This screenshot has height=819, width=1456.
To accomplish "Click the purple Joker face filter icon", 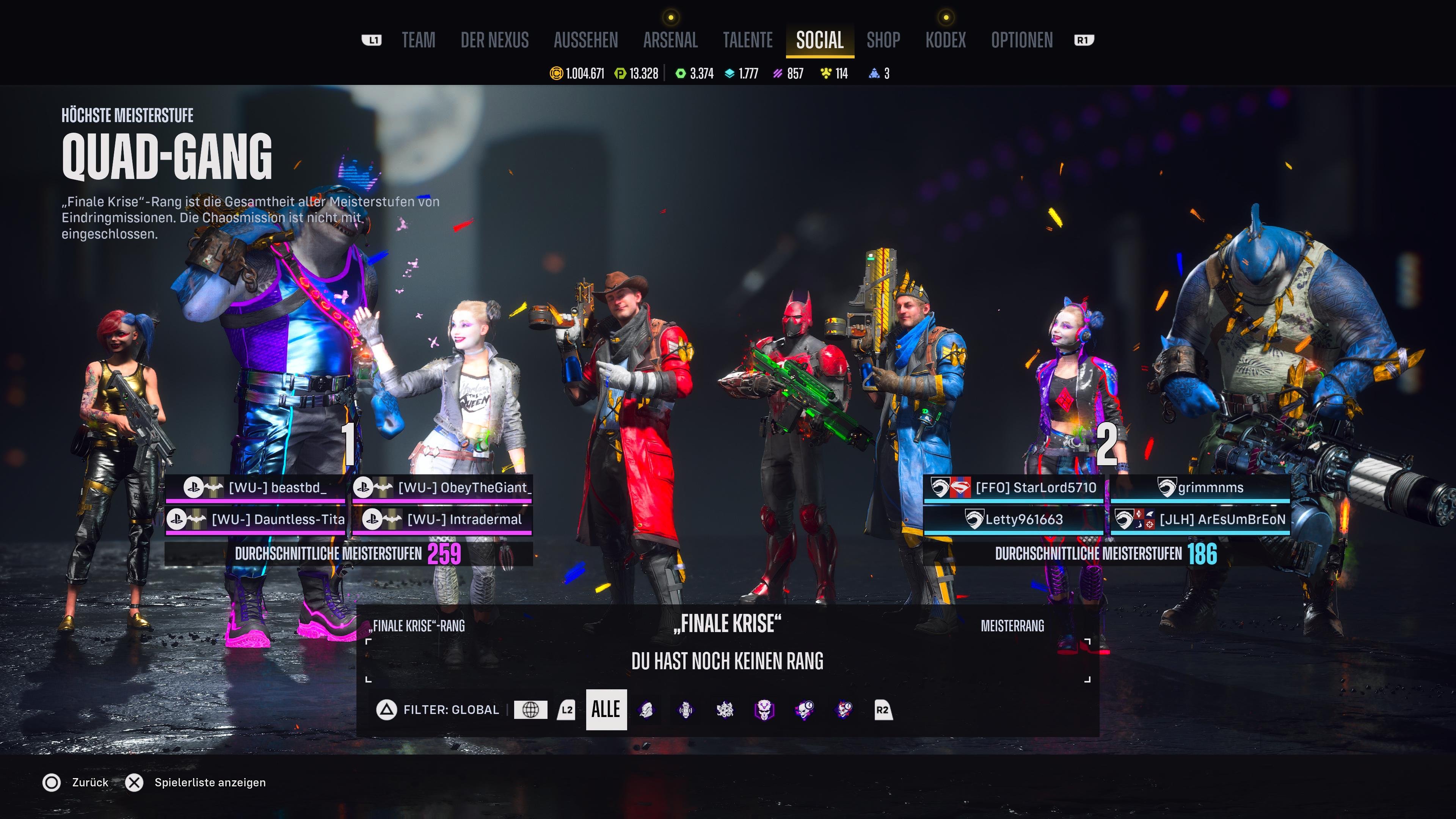I will (x=765, y=711).
